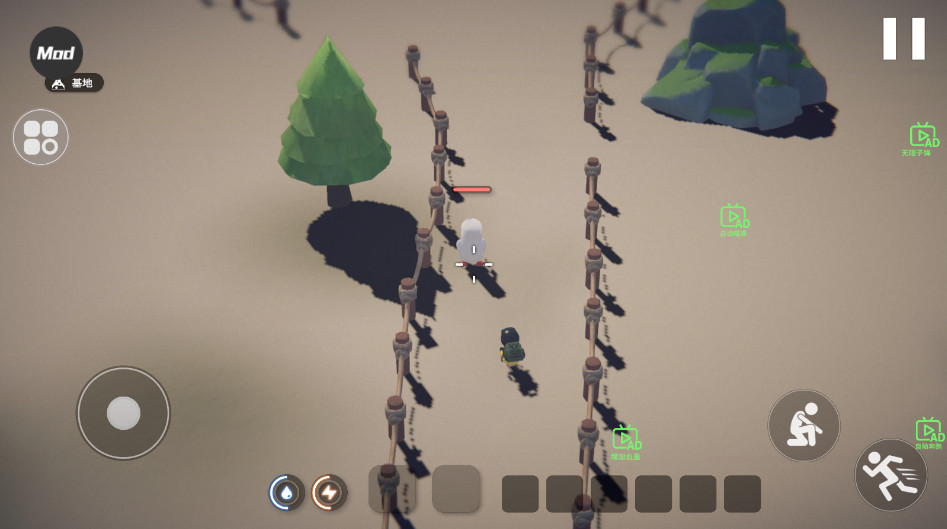Watch the ad for 增加血量 extra health
This screenshot has width=947, height=529.
point(626,441)
